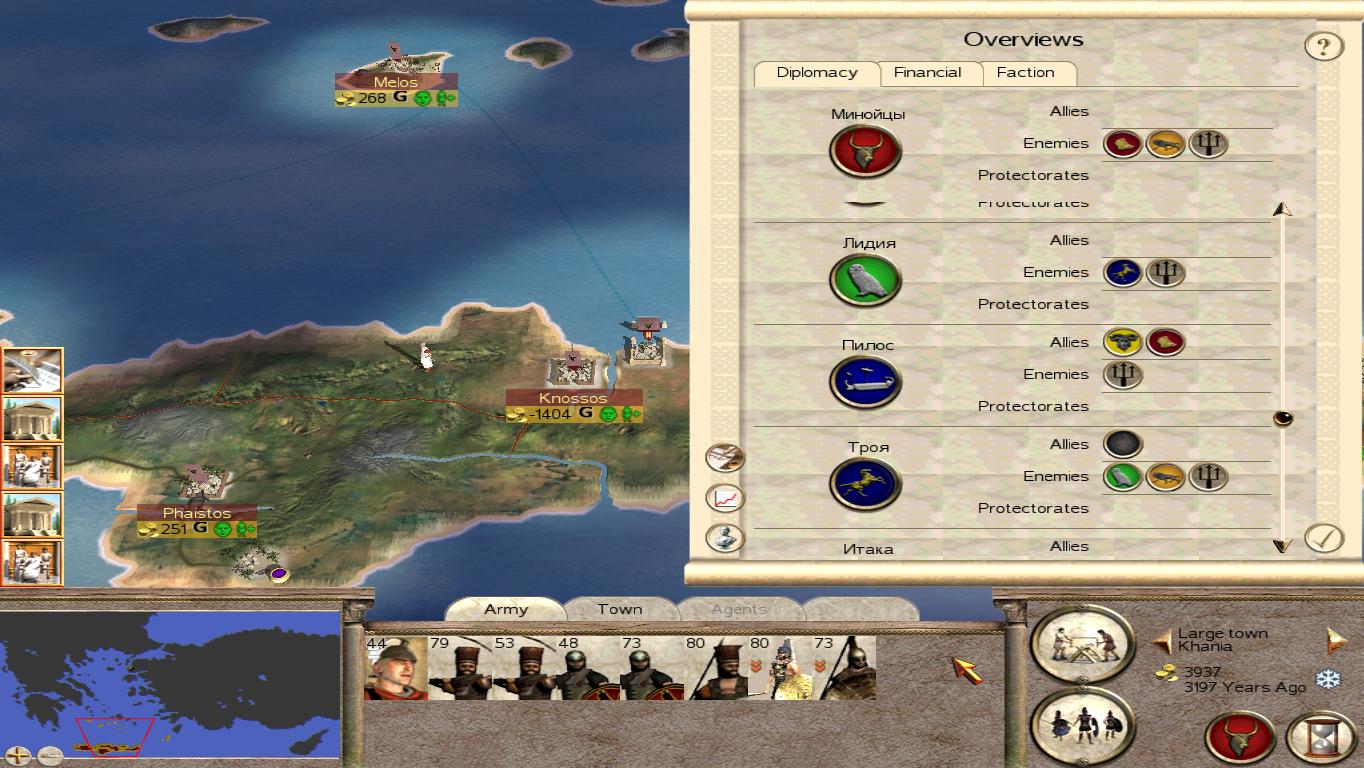Select the general unit card with 44 men
Screen dimensions: 1364x768
coord(395,667)
